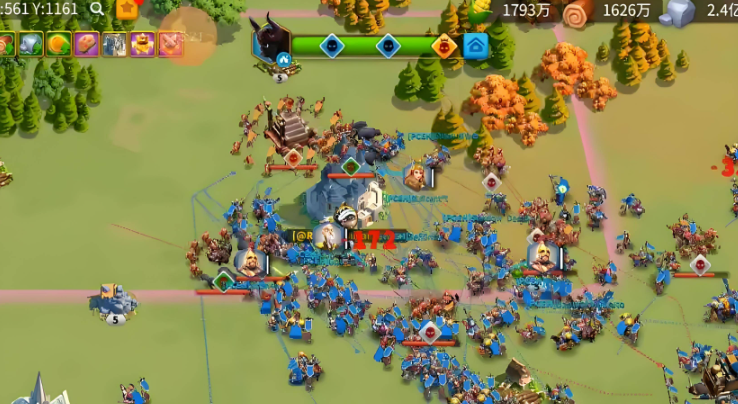The image size is (738, 404).
Task: Click the pink fist buff icon
Action: pyautogui.click(x=86, y=44)
